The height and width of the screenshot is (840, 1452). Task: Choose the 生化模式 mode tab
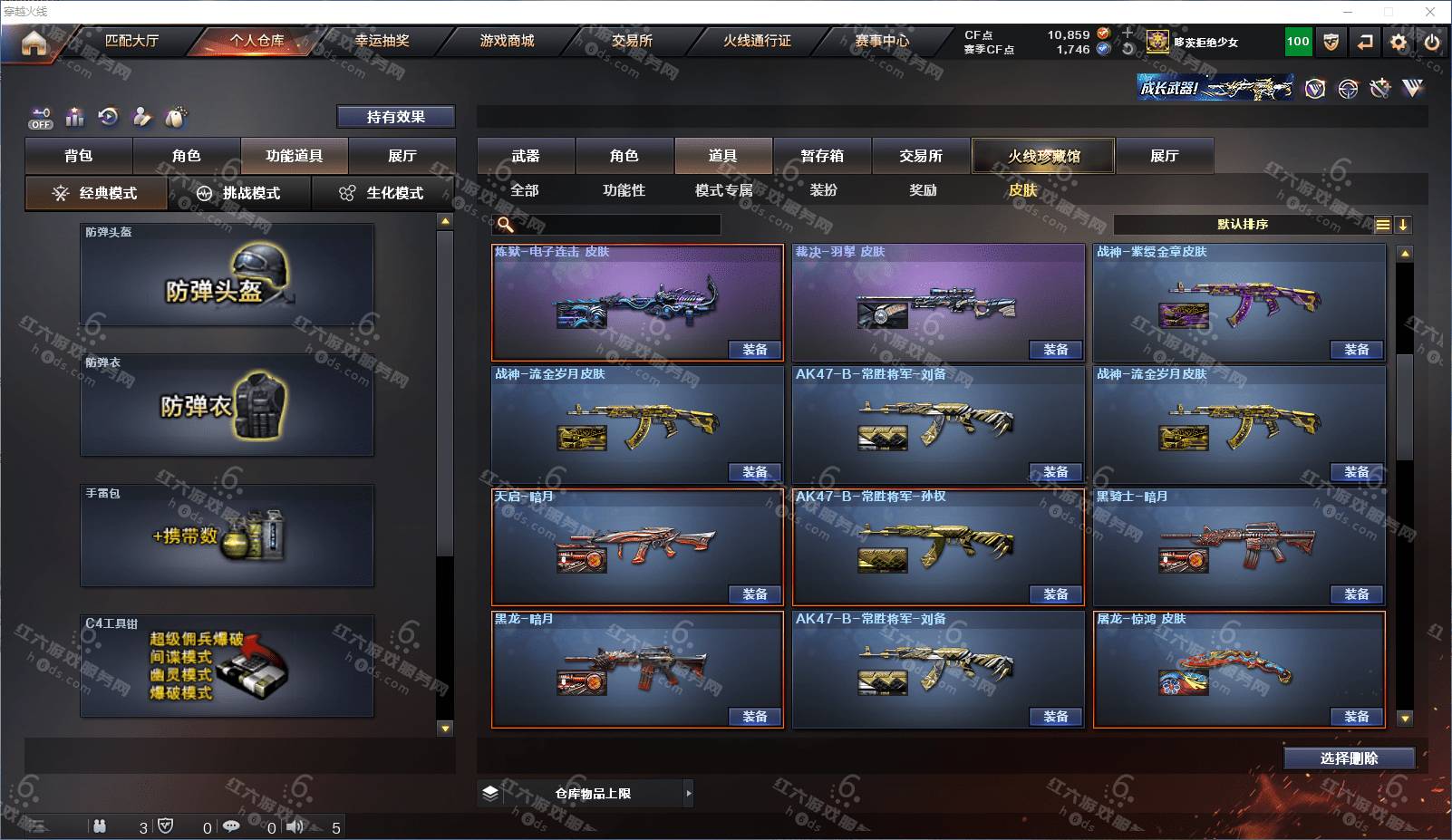(382, 193)
